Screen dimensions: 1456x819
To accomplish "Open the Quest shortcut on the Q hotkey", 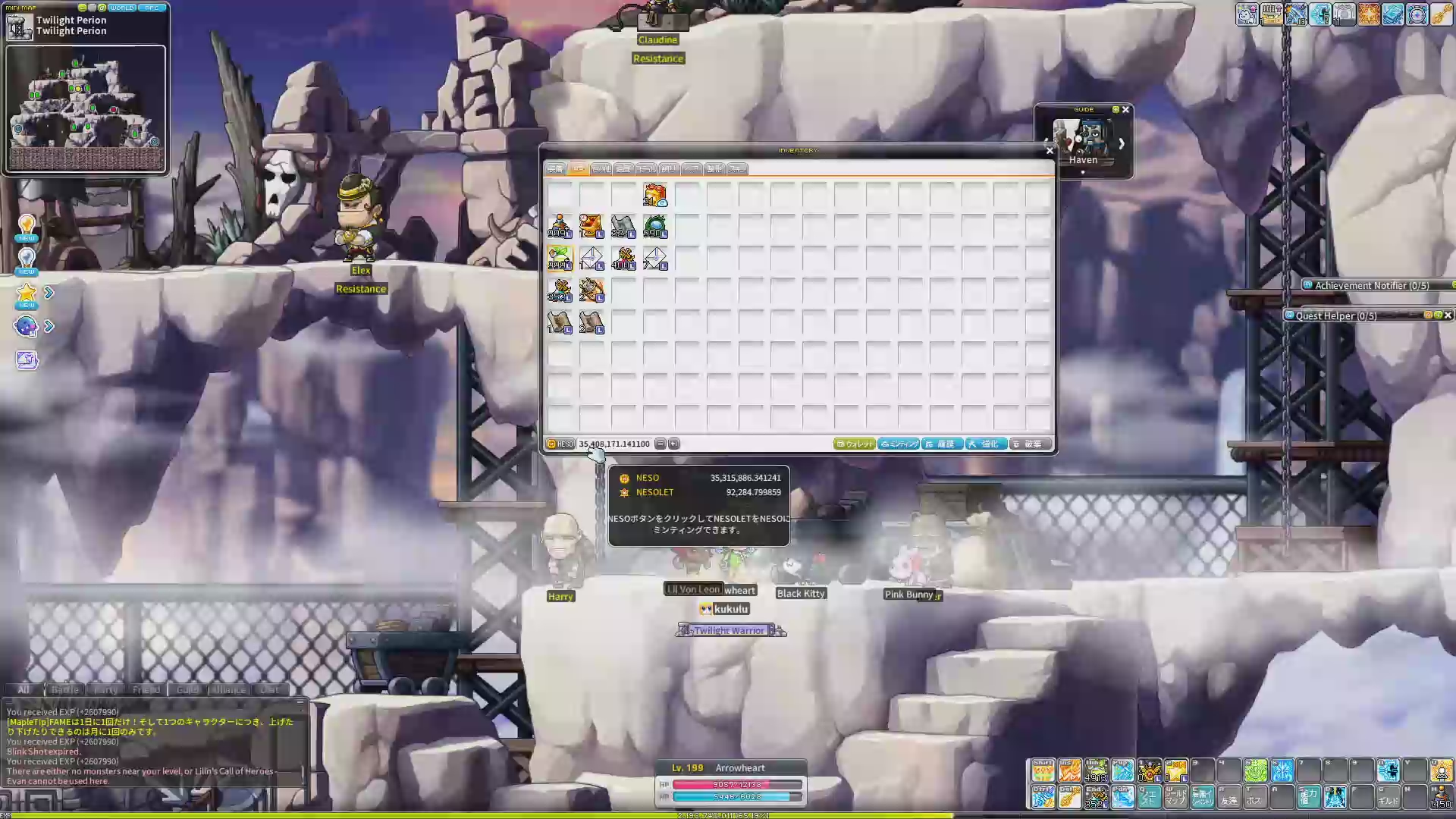I will coord(1150,797).
